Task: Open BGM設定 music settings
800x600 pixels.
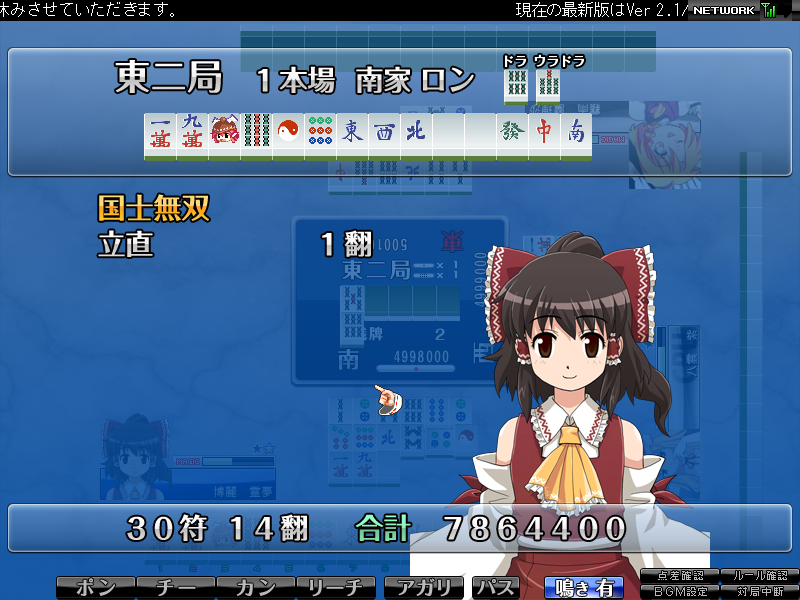Action: click(681, 591)
